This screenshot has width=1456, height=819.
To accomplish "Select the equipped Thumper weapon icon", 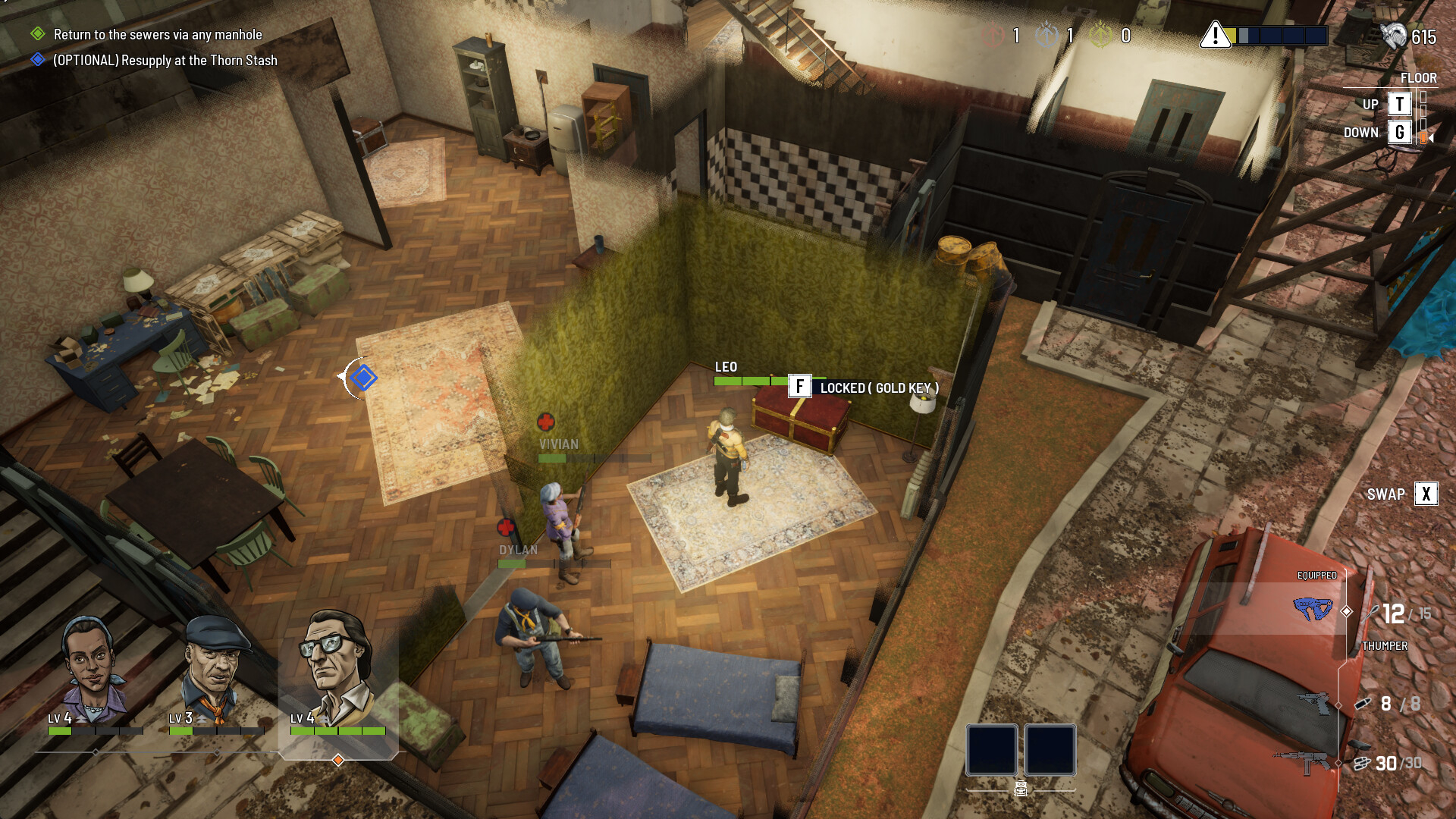I will 1313,609.
